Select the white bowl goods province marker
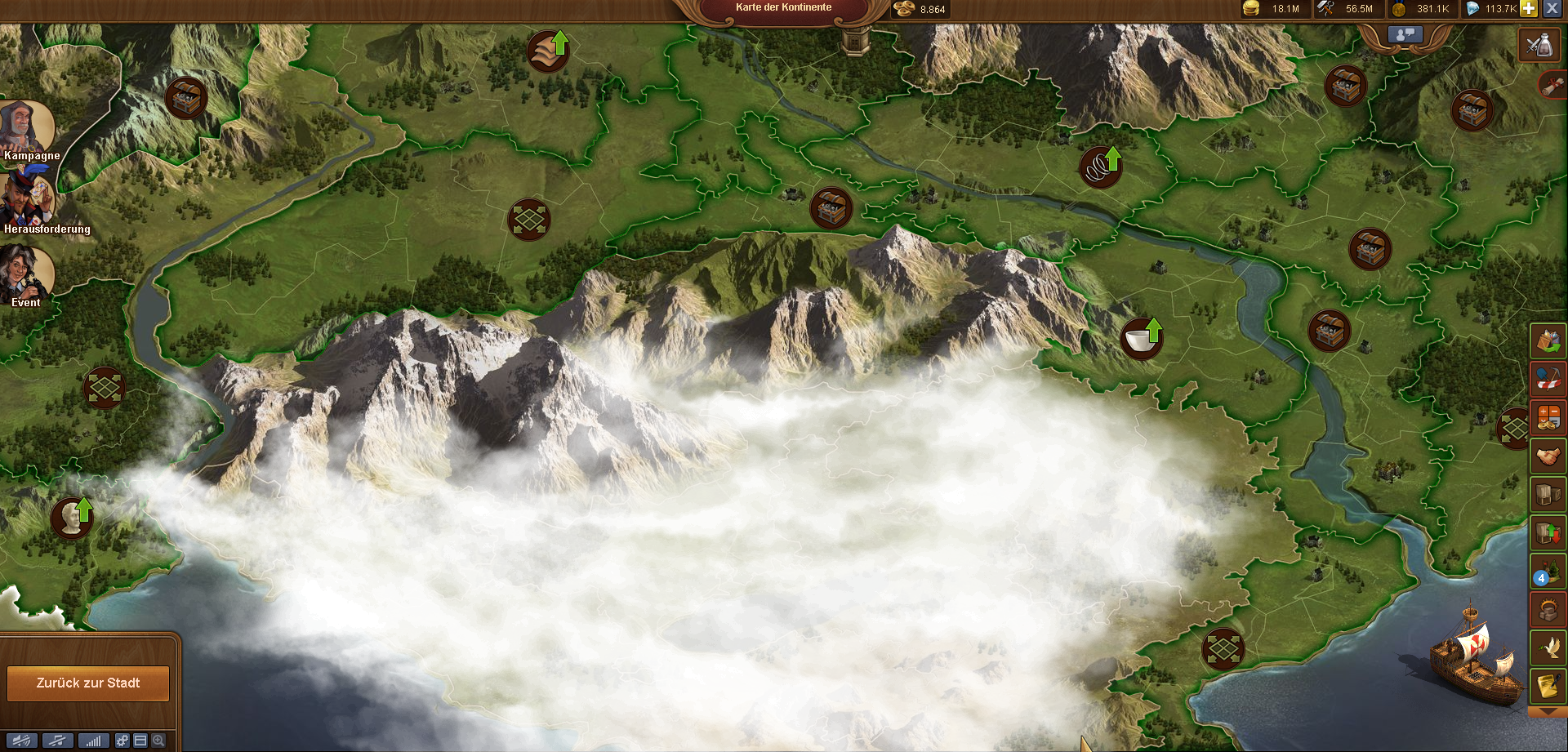Image resolution: width=1568 pixels, height=752 pixels. 1141,339
